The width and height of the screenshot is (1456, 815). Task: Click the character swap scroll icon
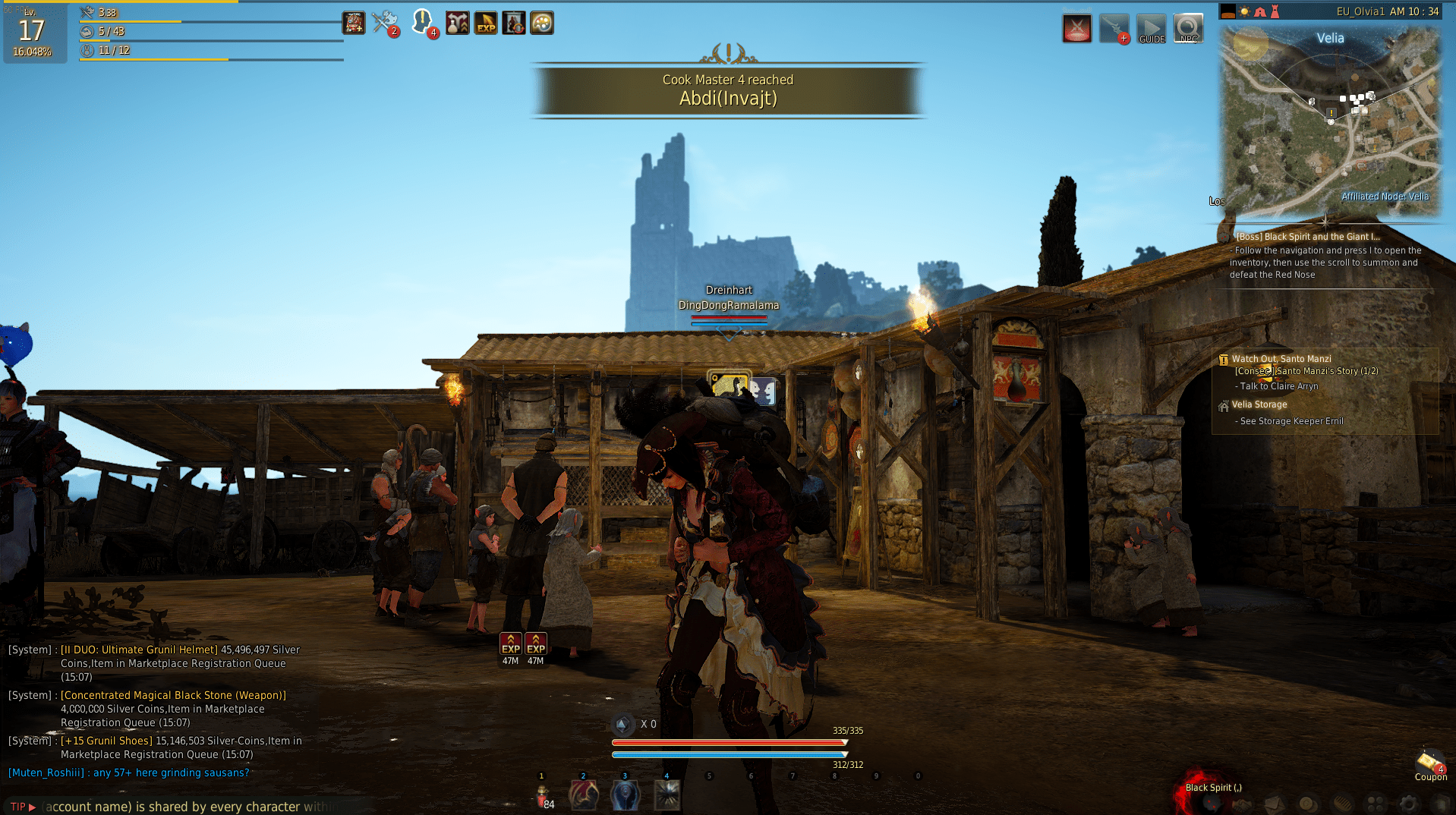tap(514, 23)
